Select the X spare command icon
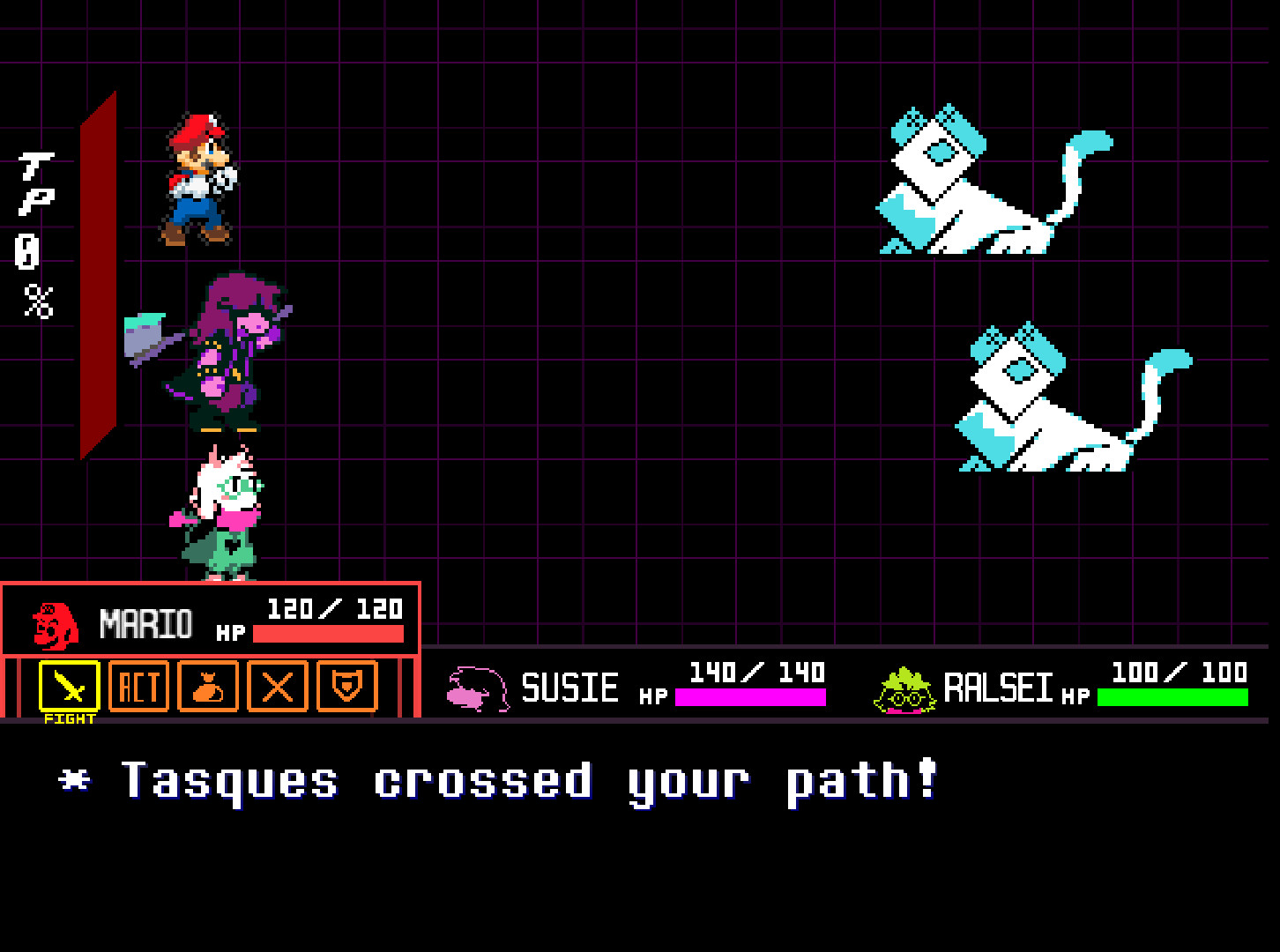Image resolution: width=1280 pixels, height=952 pixels. (276, 688)
